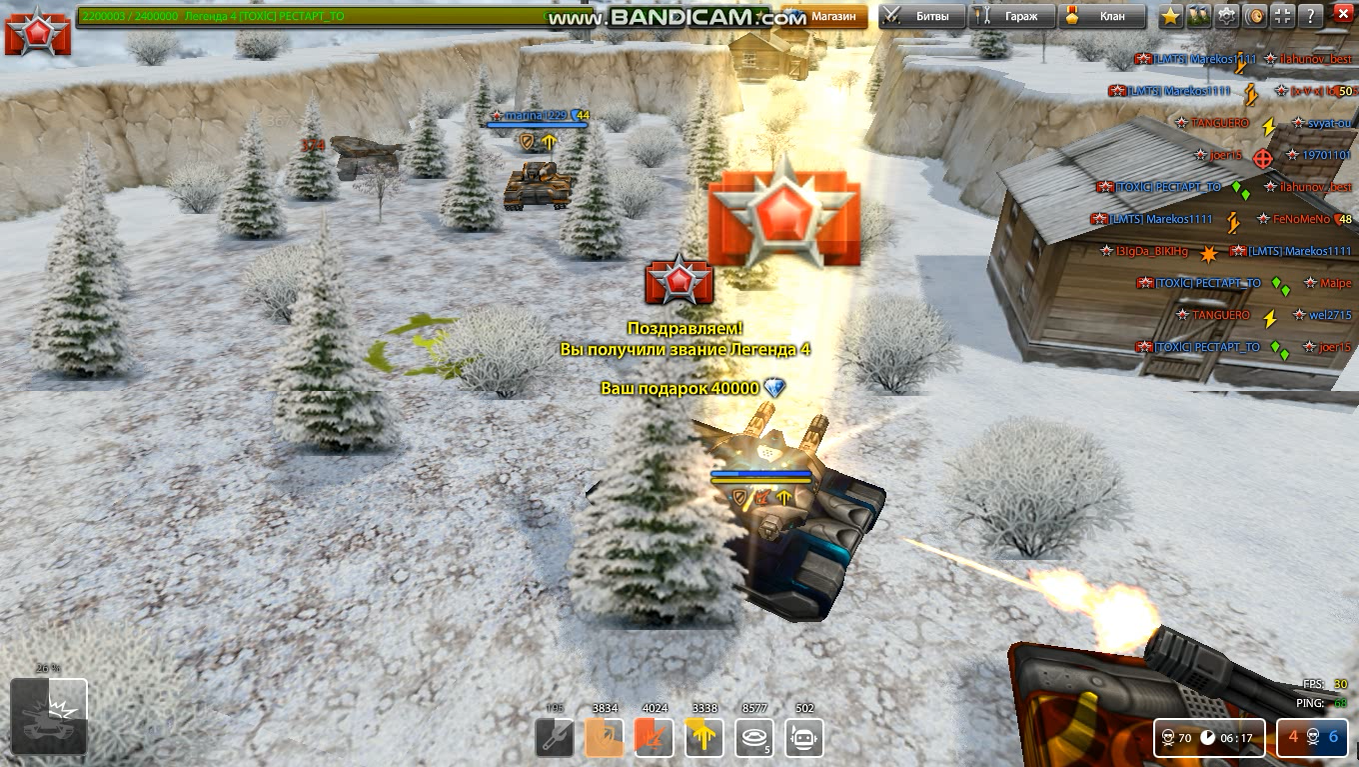Open the gear settings icon

pyautogui.click(x=1227, y=16)
